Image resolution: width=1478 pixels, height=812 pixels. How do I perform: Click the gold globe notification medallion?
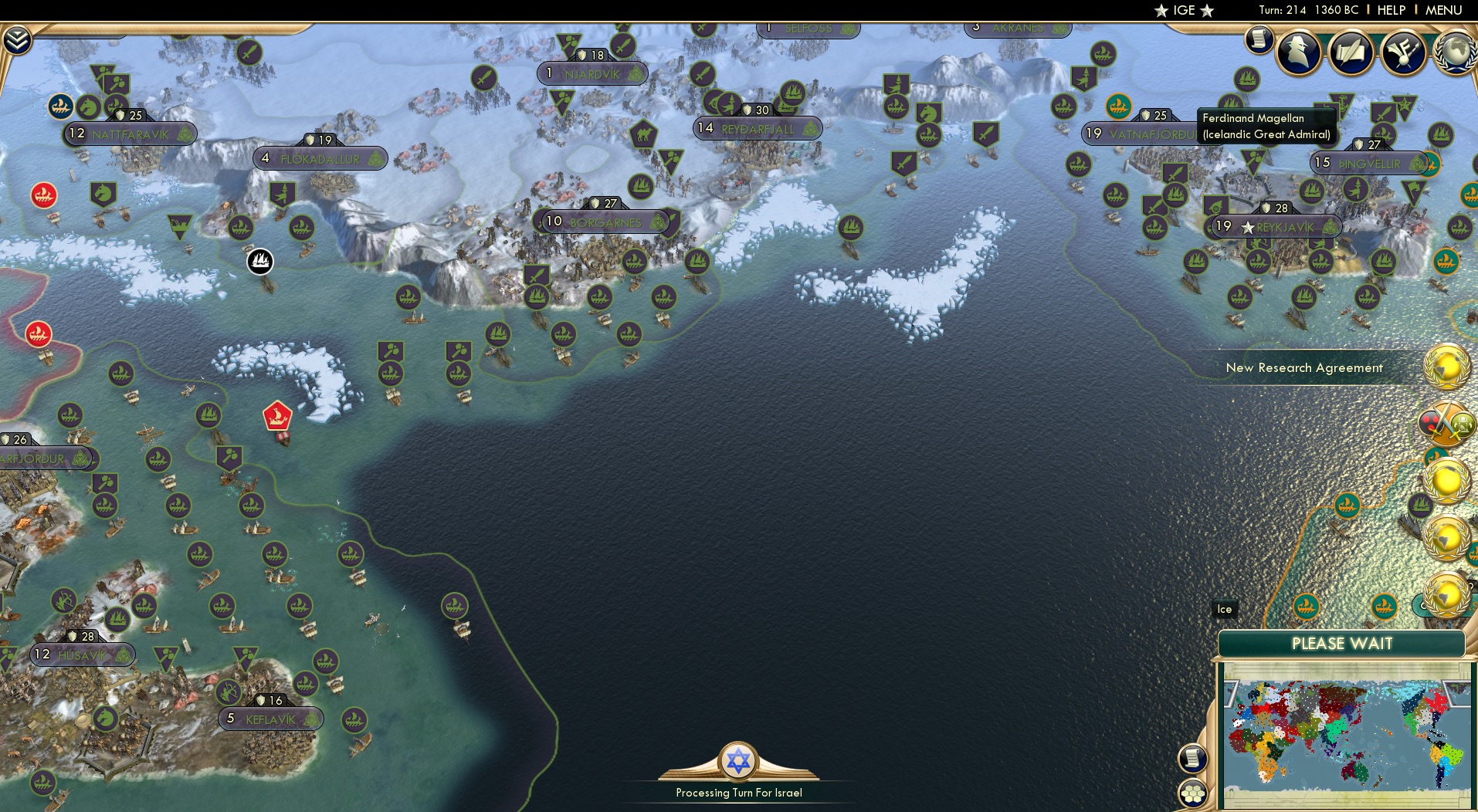pos(1446,364)
